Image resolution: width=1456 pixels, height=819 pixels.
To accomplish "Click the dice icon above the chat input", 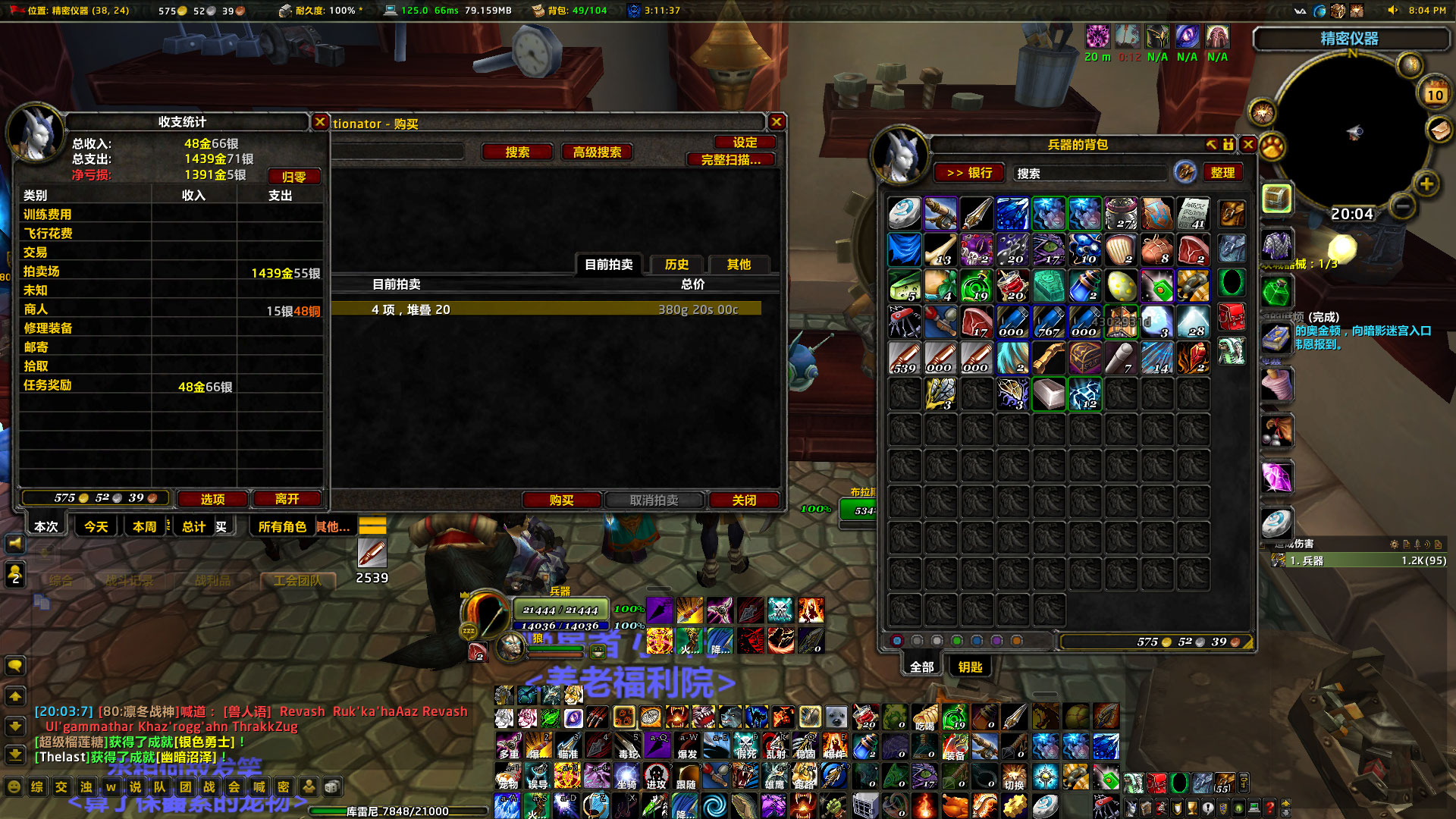I will tap(331, 787).
